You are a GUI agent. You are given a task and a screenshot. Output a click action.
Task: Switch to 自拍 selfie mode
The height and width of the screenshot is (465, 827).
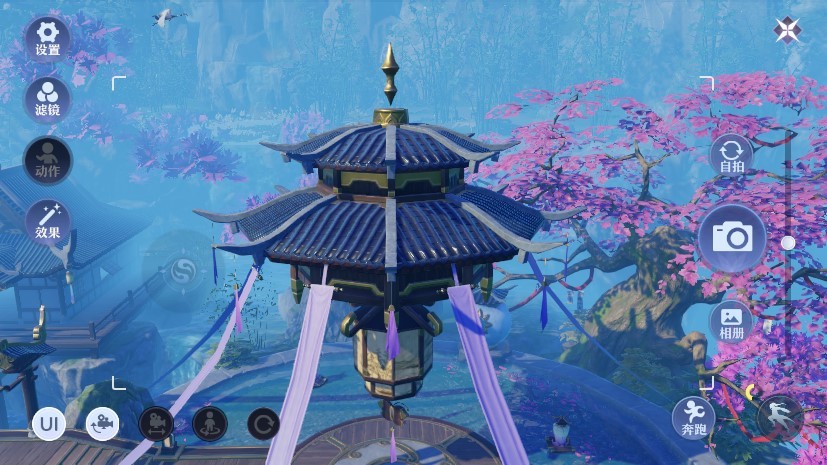tap(731, 157)
